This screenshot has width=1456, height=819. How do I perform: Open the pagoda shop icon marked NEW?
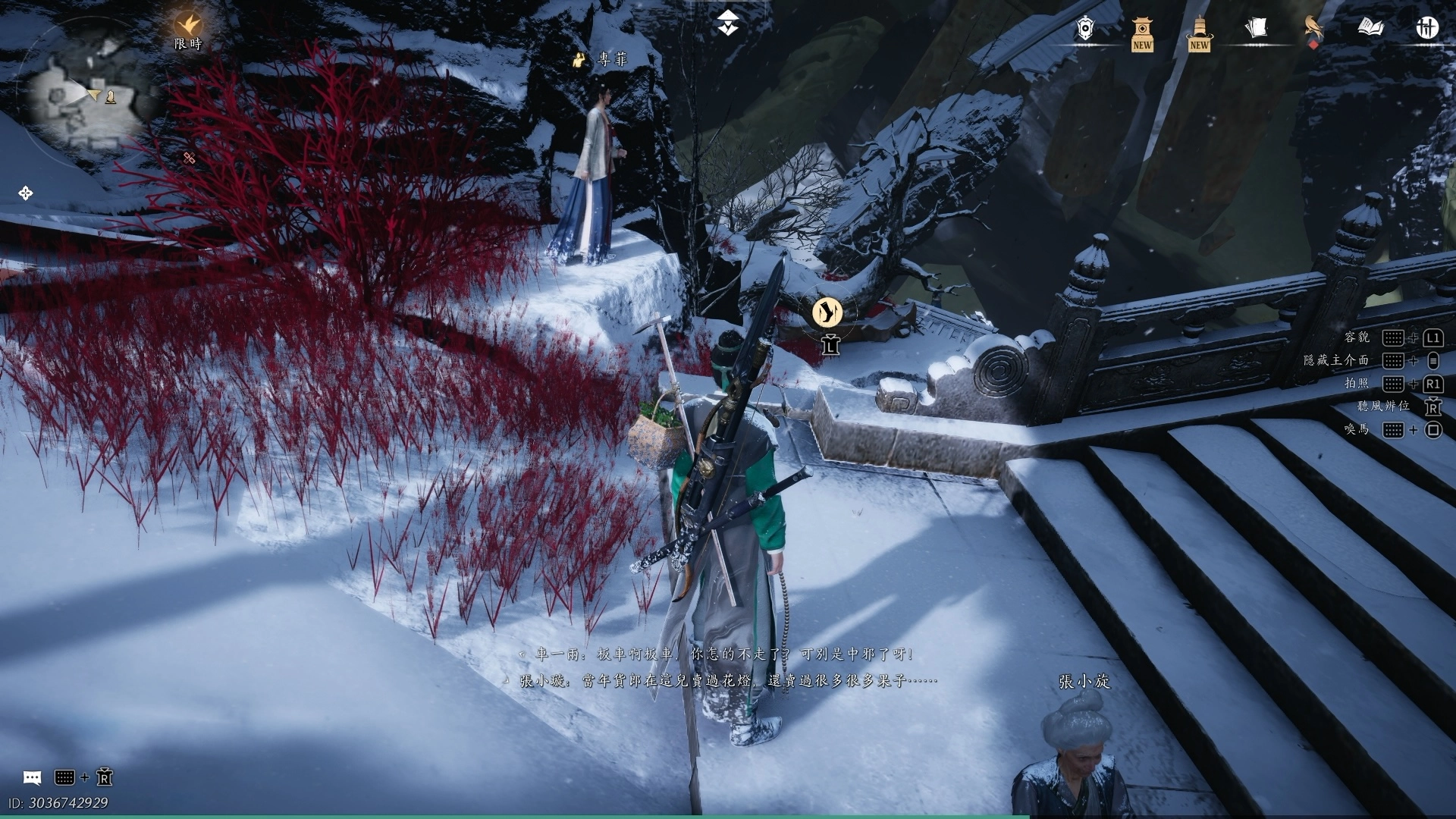[x=1142, y=32]
